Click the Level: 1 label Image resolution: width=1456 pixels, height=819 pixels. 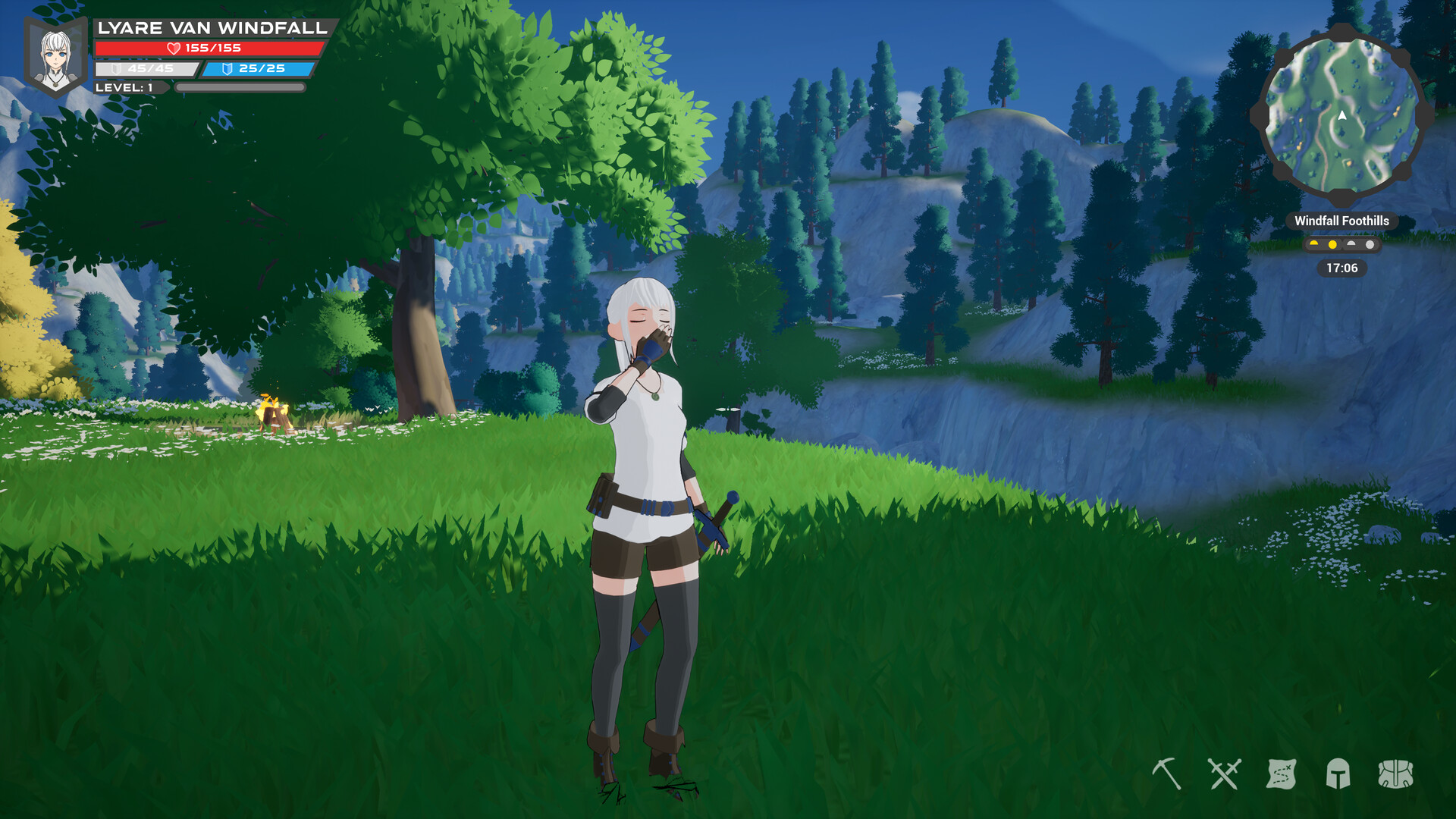(x=125, y=86)
